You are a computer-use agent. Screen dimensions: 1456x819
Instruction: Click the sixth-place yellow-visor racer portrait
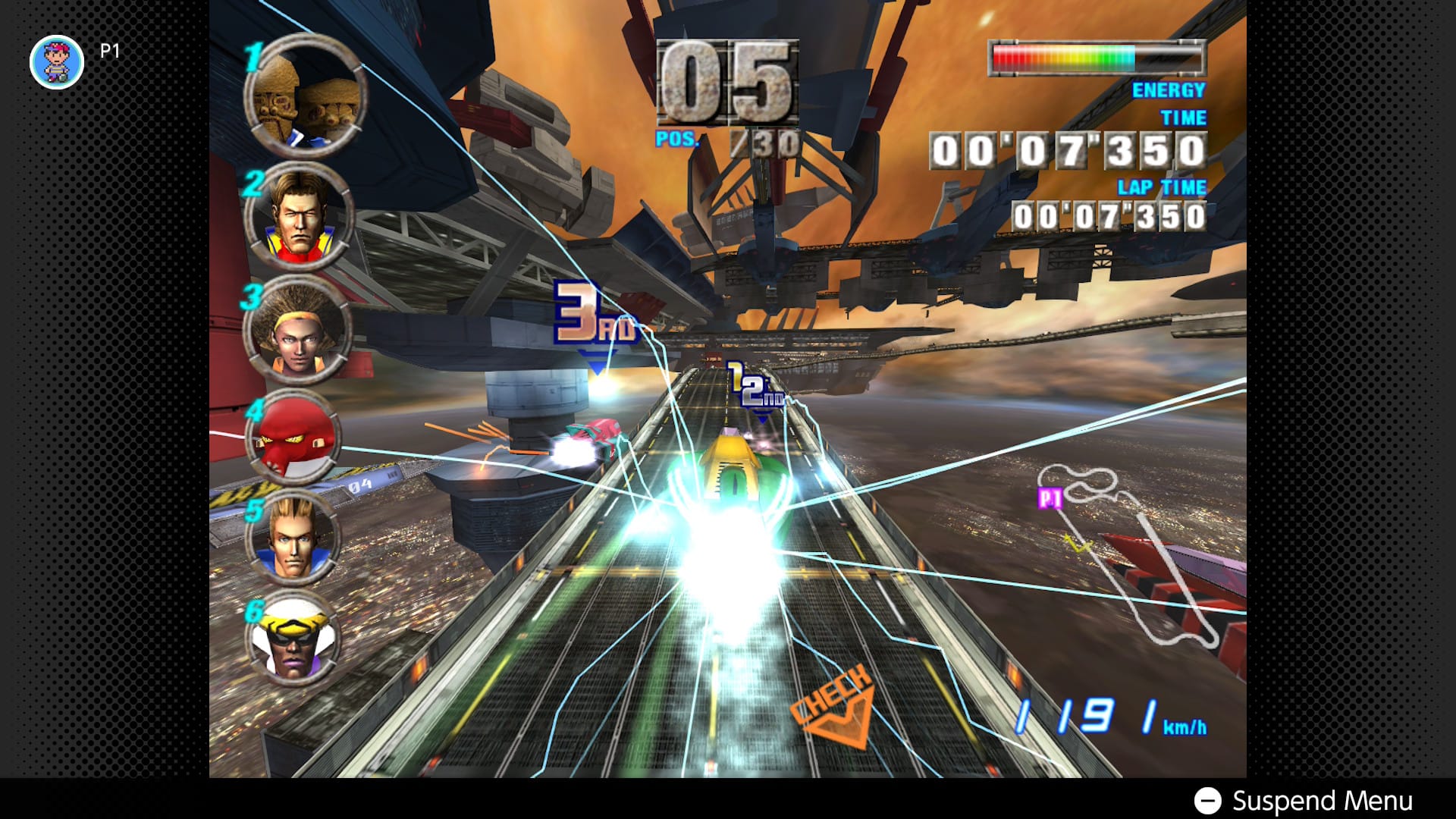pyautogui.click(x=293, y=639)
